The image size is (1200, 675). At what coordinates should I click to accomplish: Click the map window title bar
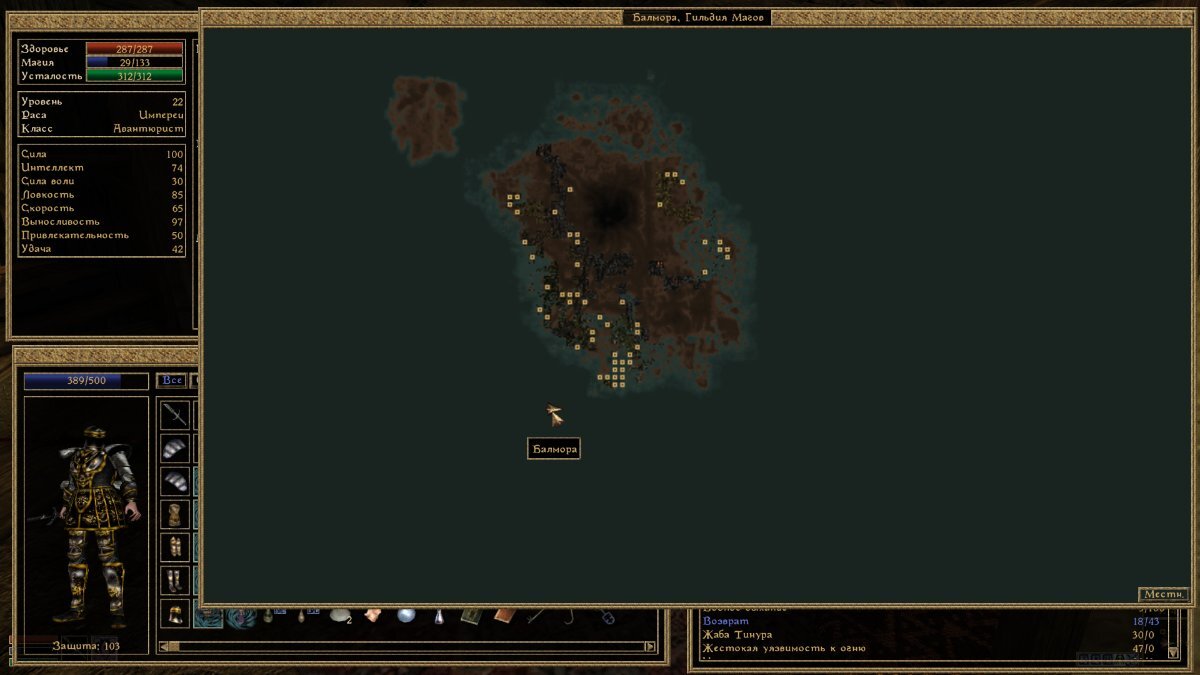coord(696,17)
